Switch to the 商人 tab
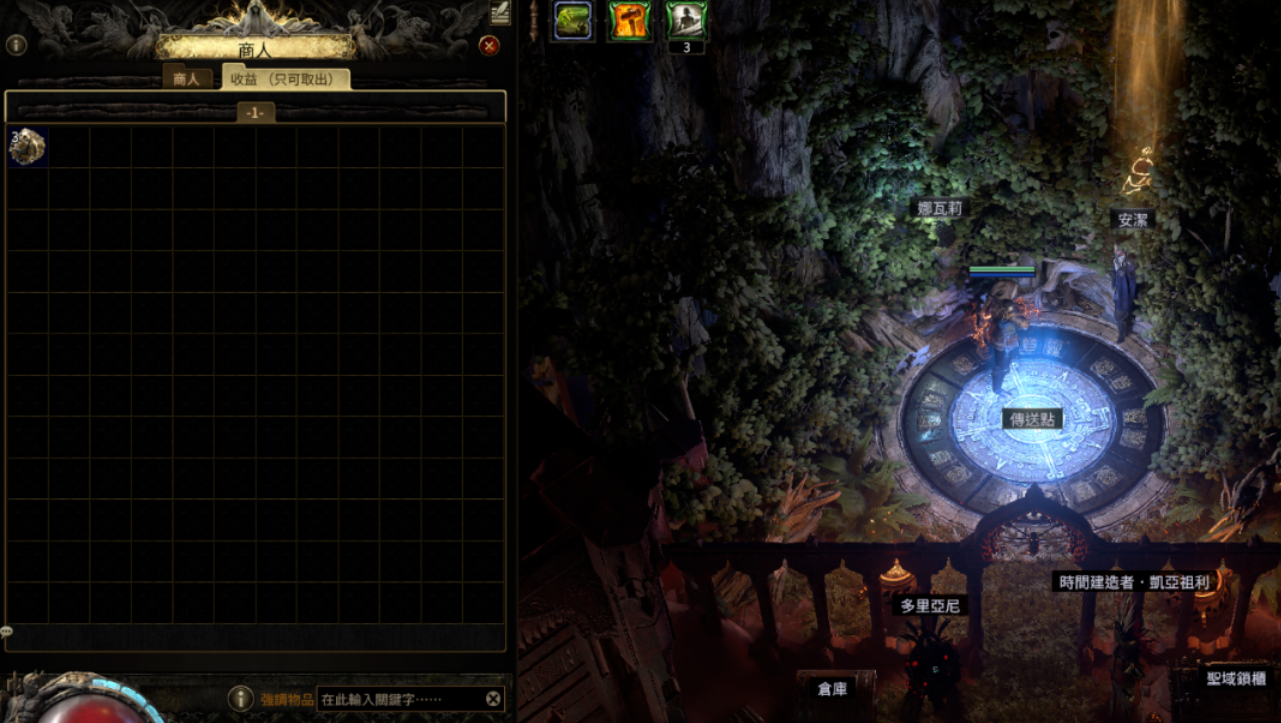Image resolution: width=1281 pixels, height=723 pixels. click(187, 79)
